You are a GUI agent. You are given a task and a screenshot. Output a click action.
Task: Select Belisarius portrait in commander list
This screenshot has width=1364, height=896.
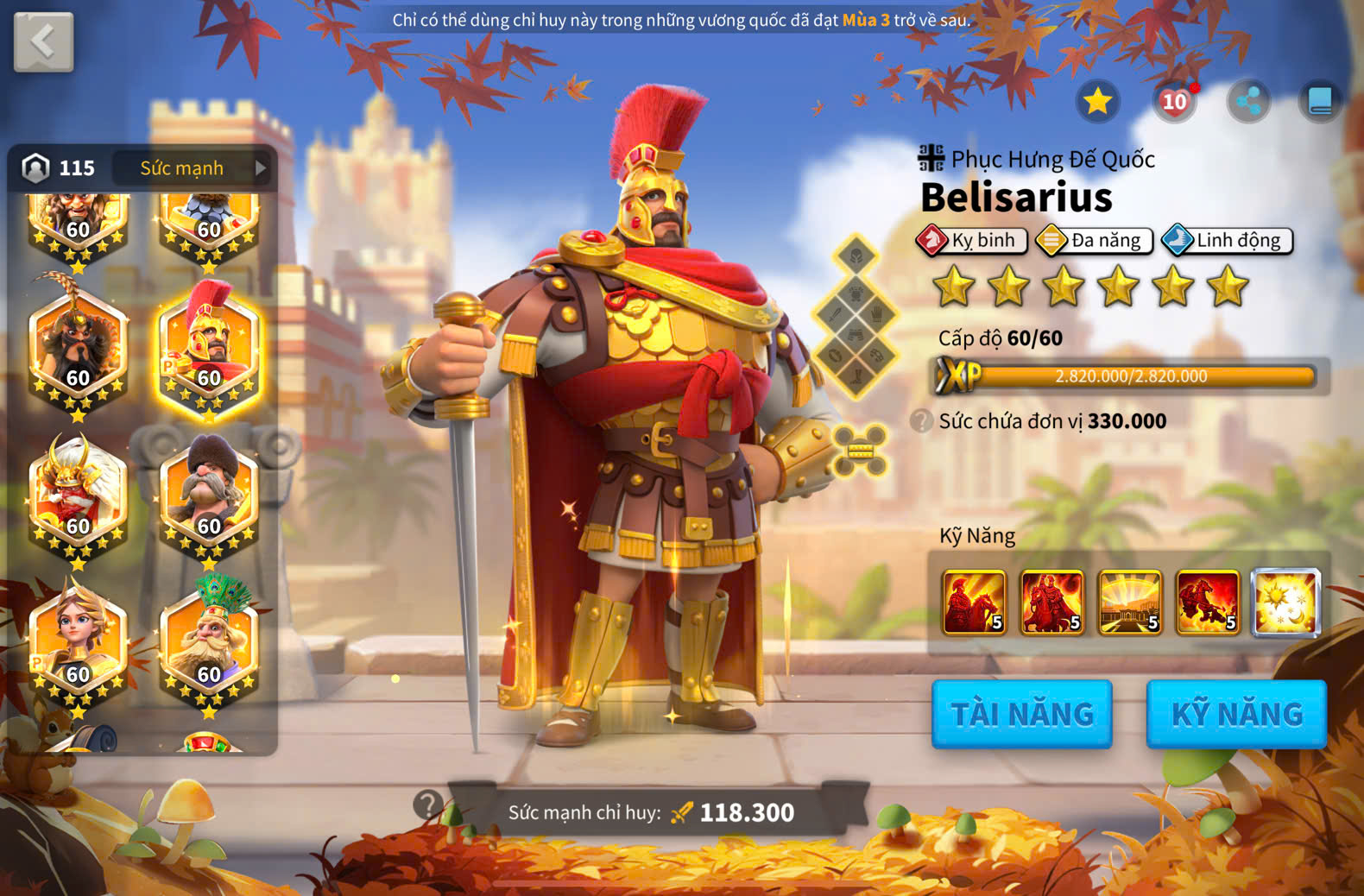click(209, 349)
